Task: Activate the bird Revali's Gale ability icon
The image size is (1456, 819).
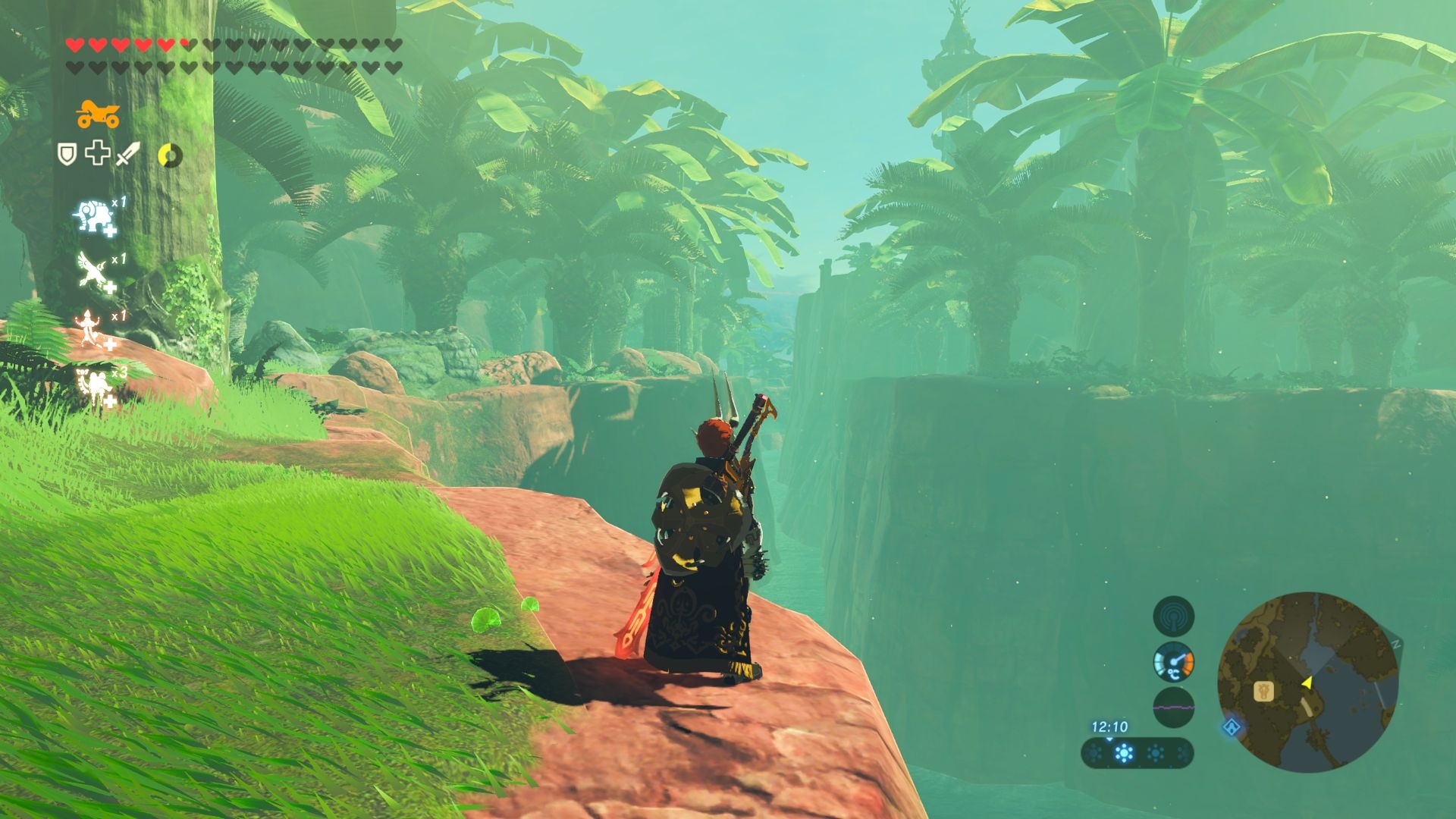Action: pyautogui.click(x=93, y=271)
